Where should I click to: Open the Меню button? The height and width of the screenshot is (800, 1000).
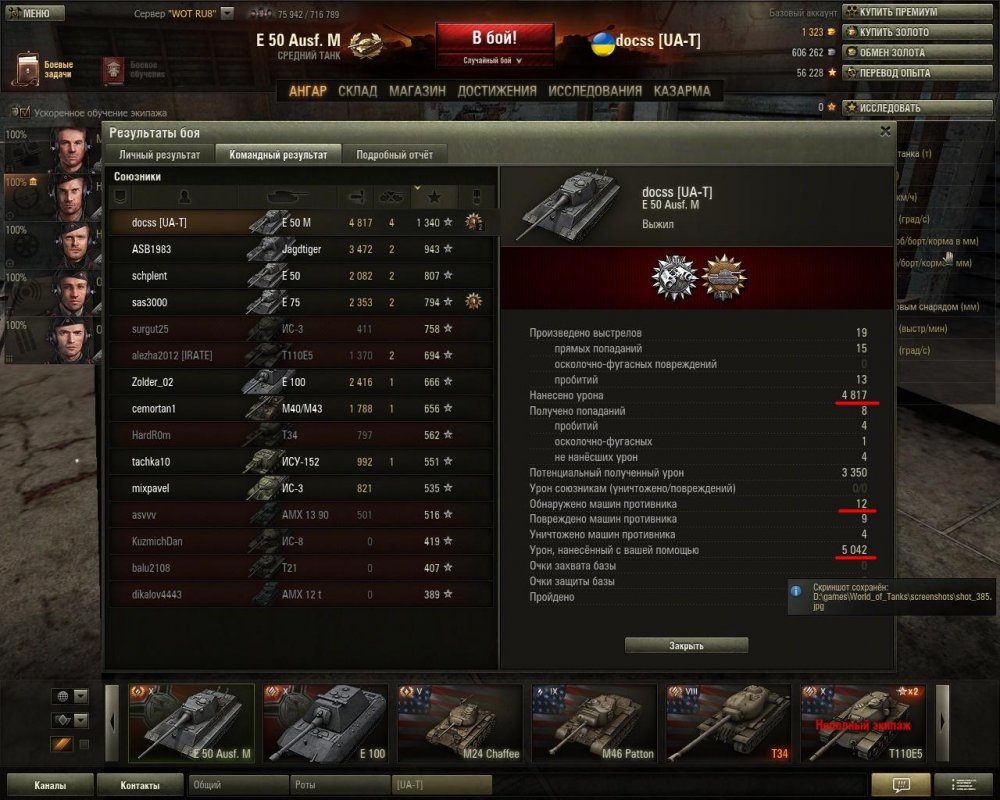(36, 13)
